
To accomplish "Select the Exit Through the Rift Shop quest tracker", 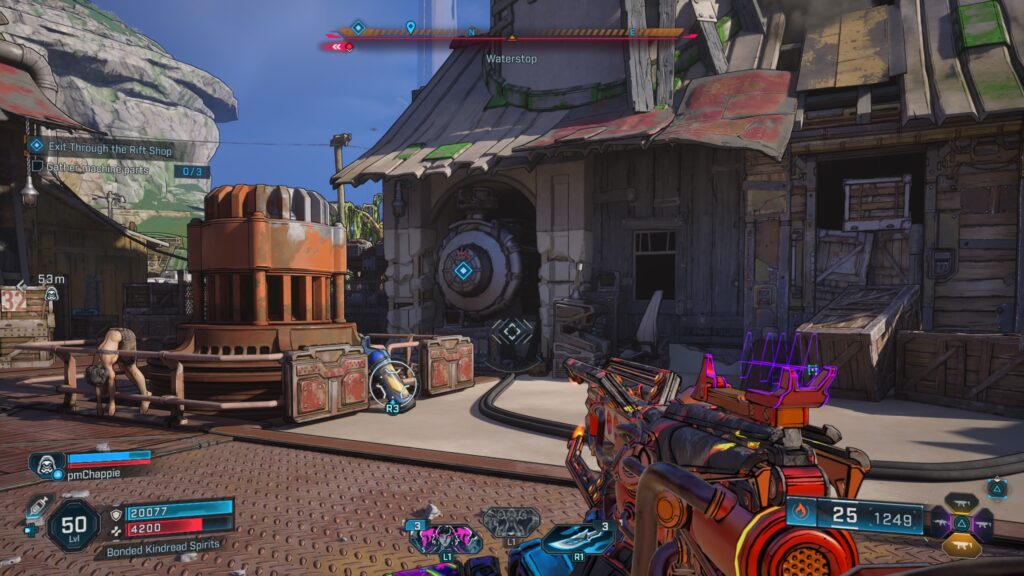I will click(100, 147).
